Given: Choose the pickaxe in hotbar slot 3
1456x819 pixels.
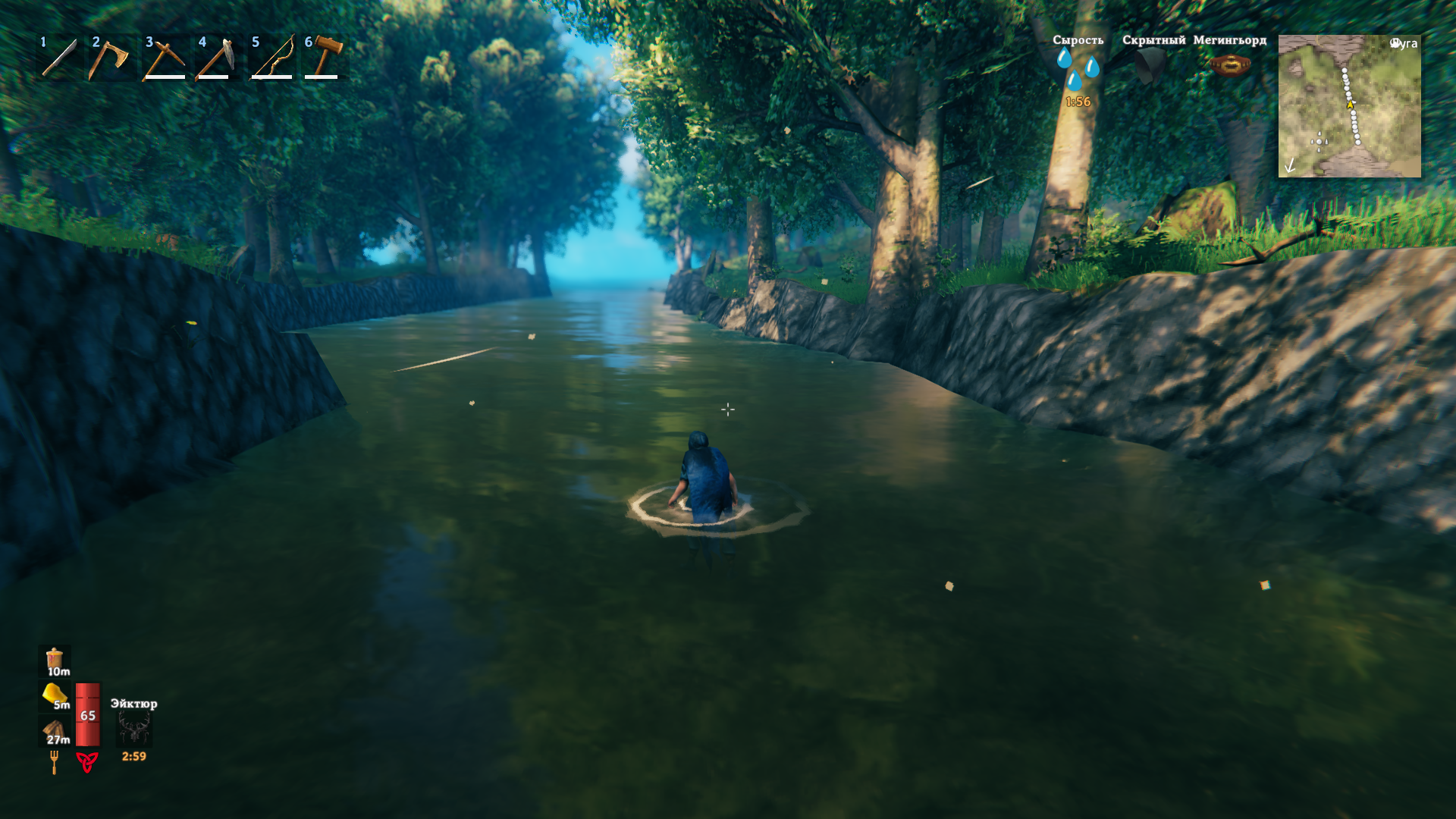Looking at the screenshot, I should (x=165, y=58).
